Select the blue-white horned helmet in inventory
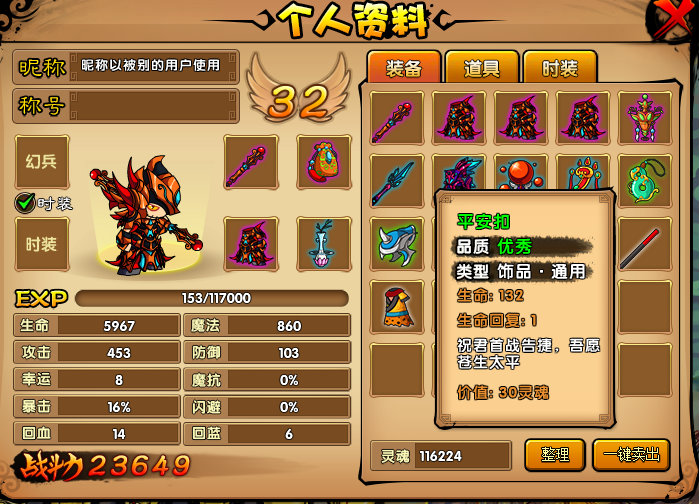Image resolution: width=699 pixels, height=504 pixels. [396, 243]
